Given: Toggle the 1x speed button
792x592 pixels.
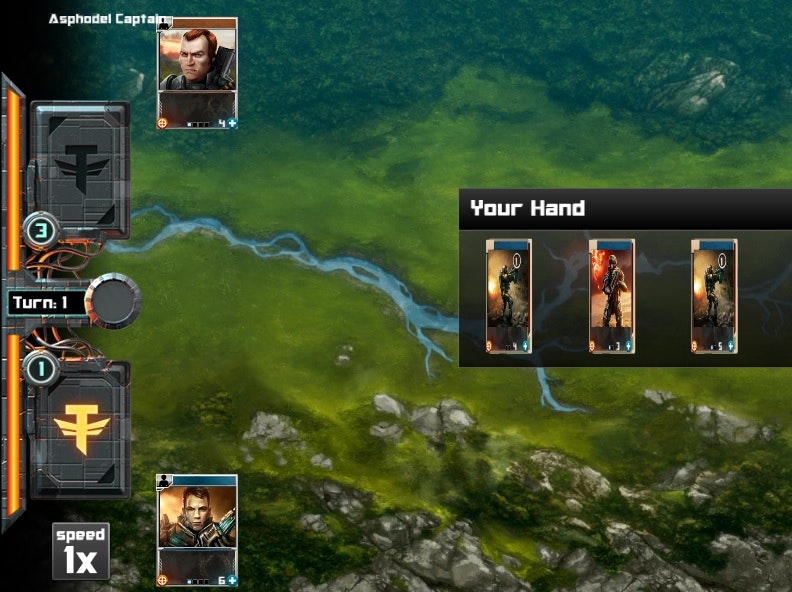Looking at the screenshot, I should [81, 551].
